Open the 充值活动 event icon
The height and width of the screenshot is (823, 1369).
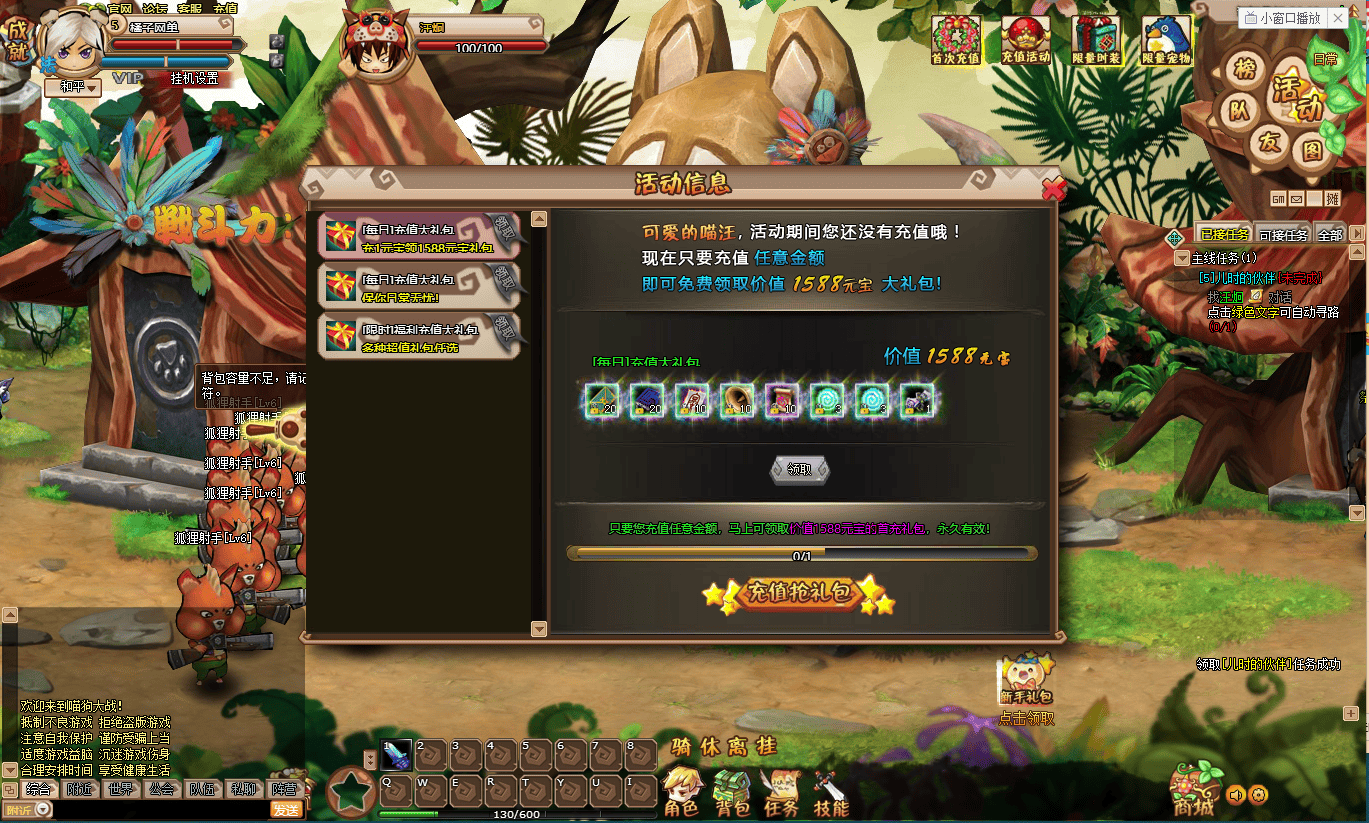(x=1026, y=40)
